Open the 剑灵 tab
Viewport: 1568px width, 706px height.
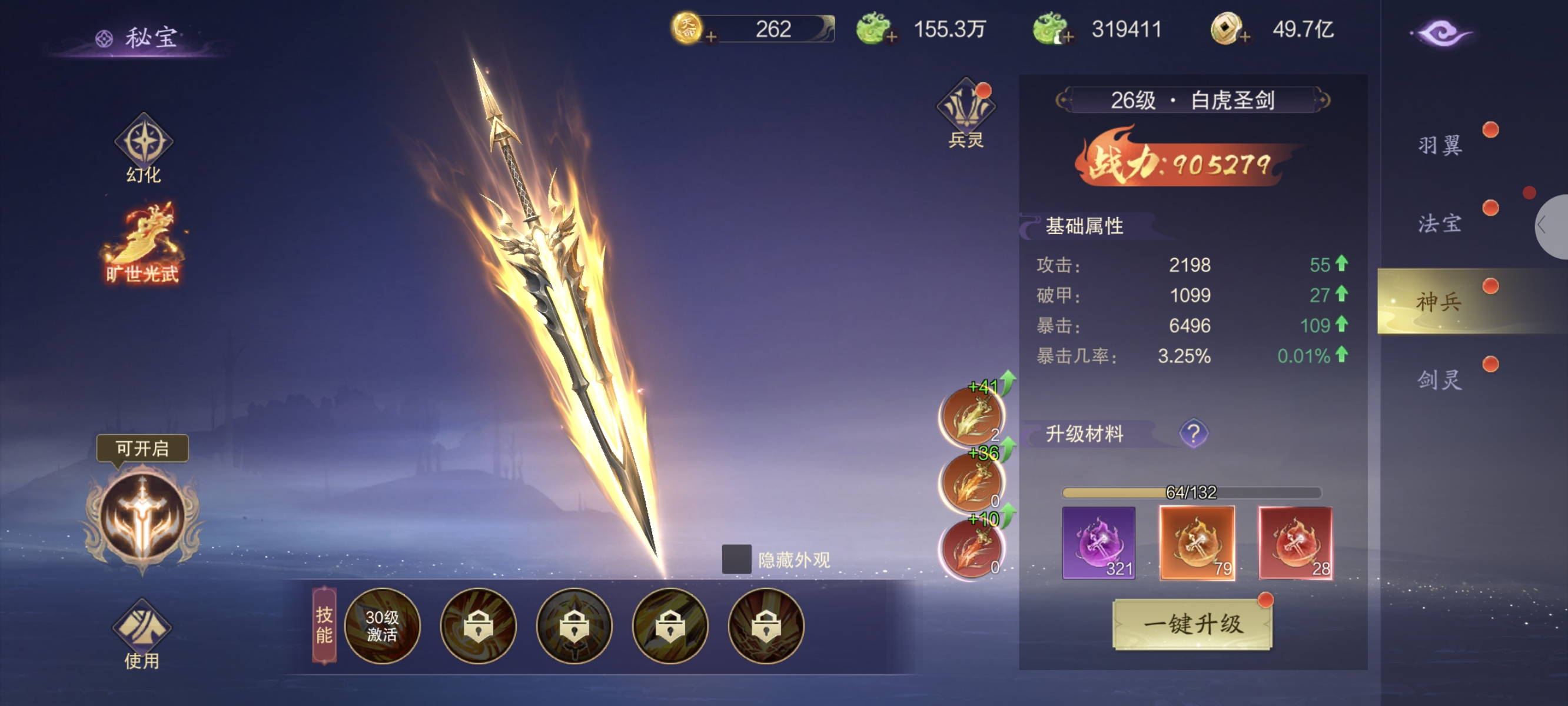pyautogui.click(x=1439, y=380)
